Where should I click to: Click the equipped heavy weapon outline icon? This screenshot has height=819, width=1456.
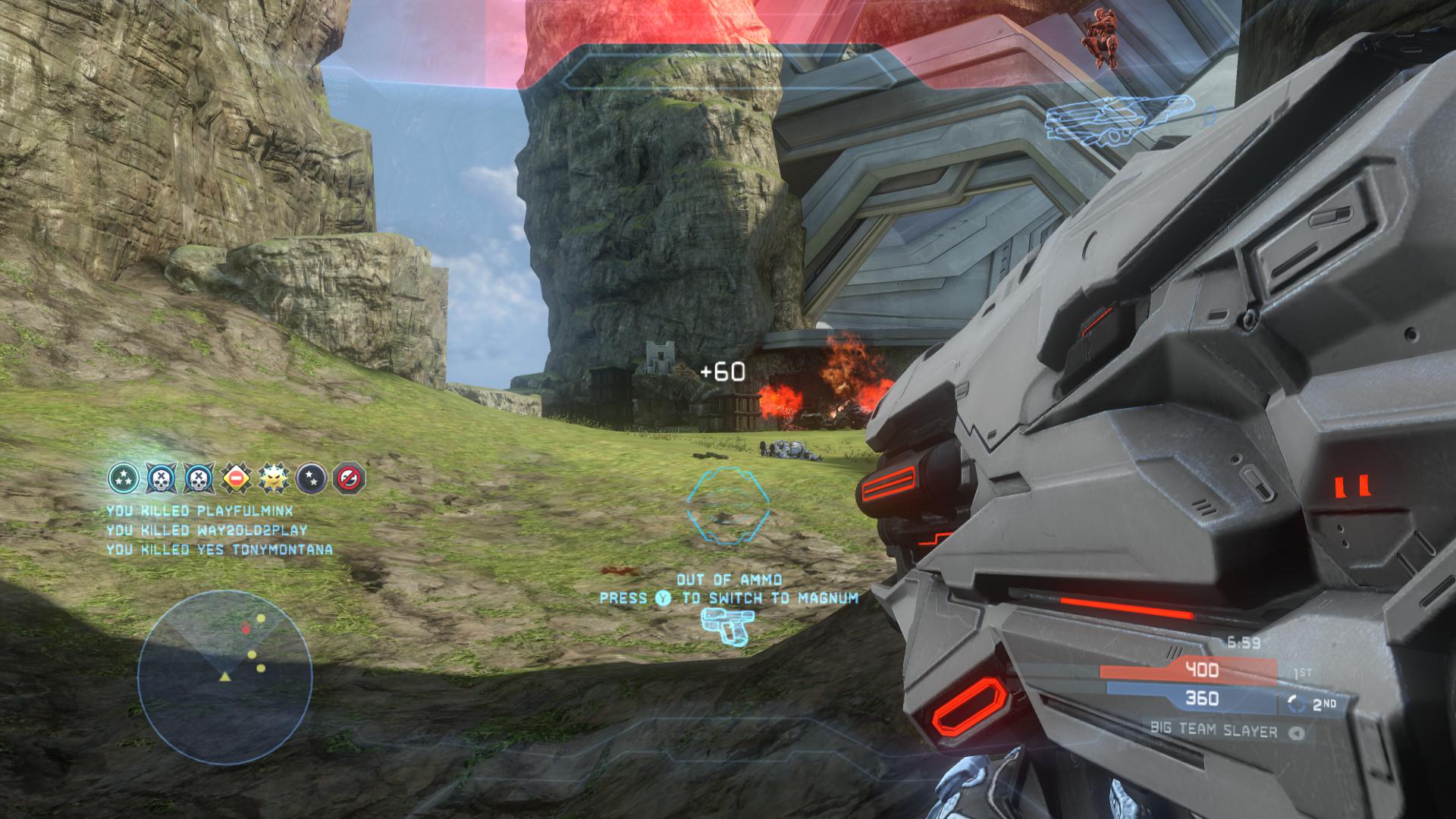[x=1120, y=121]
